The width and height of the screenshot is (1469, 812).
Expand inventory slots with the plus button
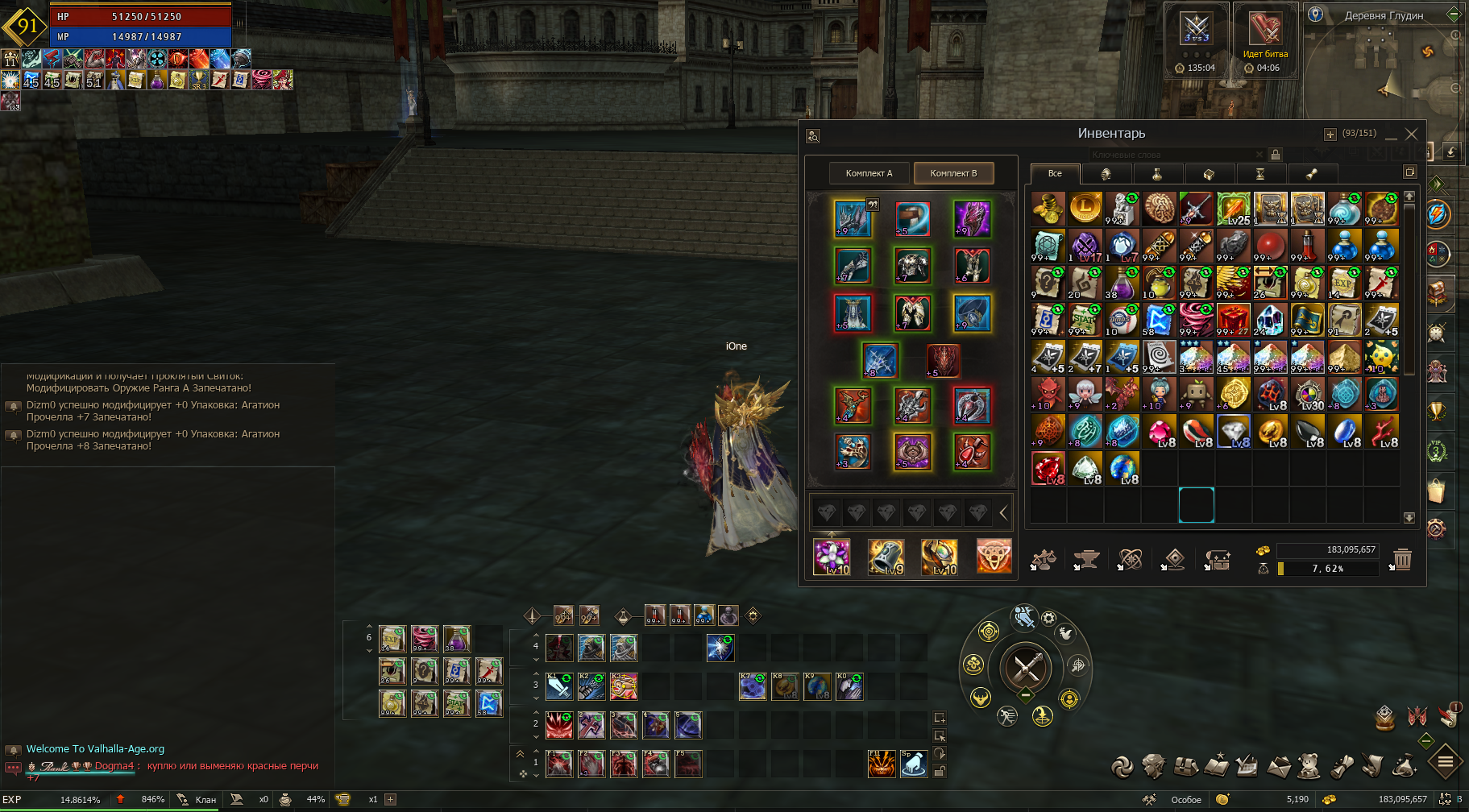pyautogui.click(x=1330, y=135)
